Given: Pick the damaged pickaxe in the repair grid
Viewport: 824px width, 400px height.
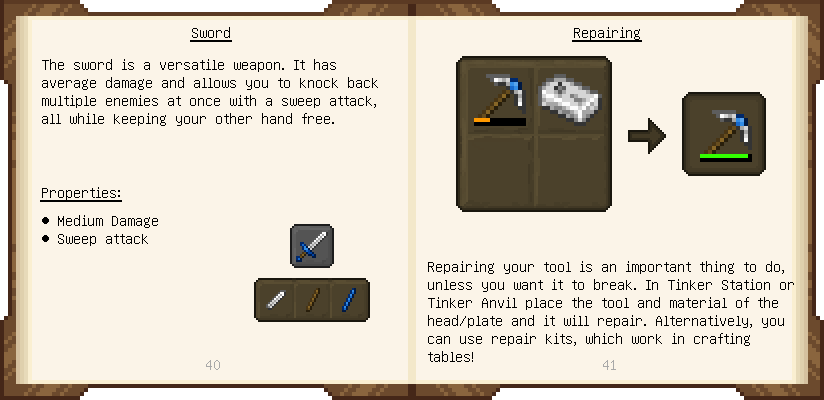Looking at the screenshot, I should (498, 97).
